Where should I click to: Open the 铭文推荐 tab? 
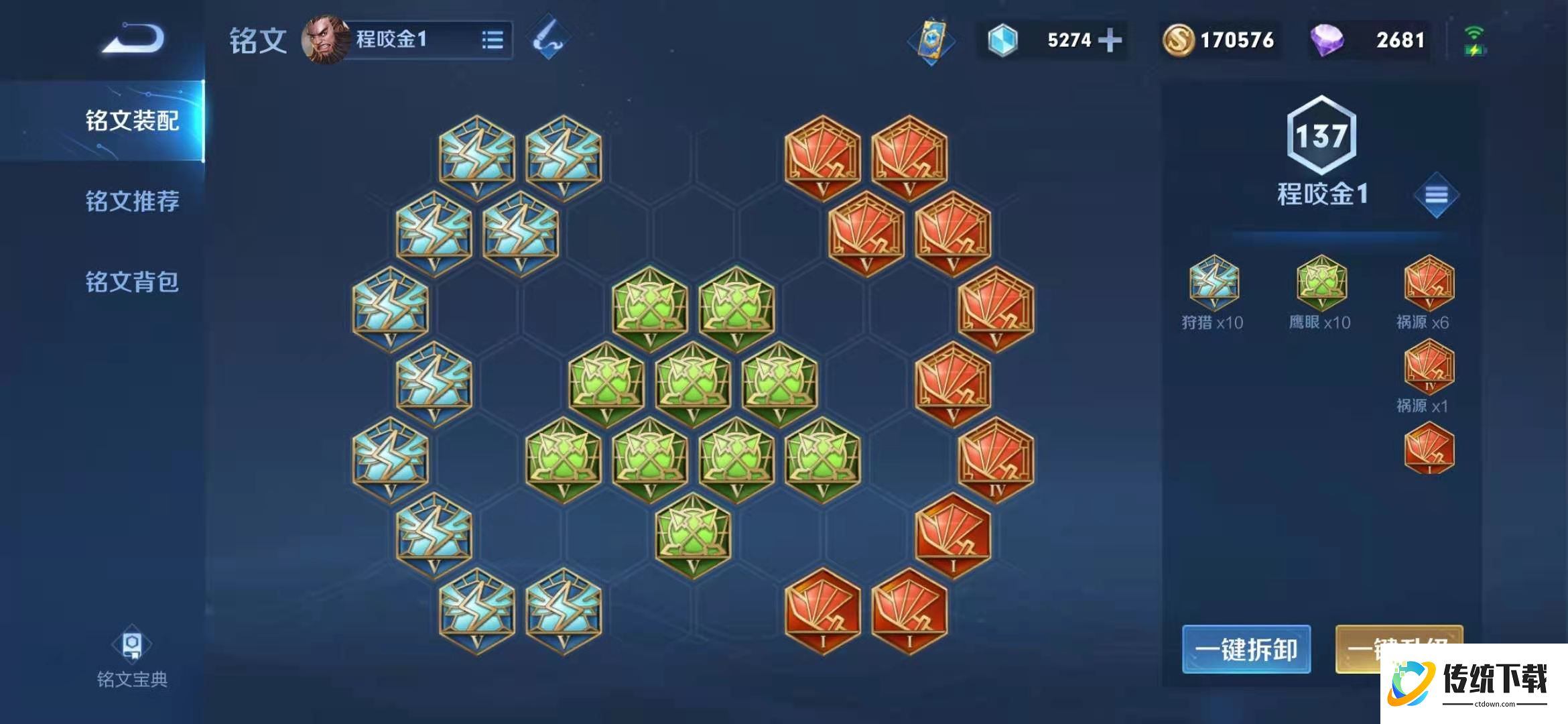click(x=132, y=201)
